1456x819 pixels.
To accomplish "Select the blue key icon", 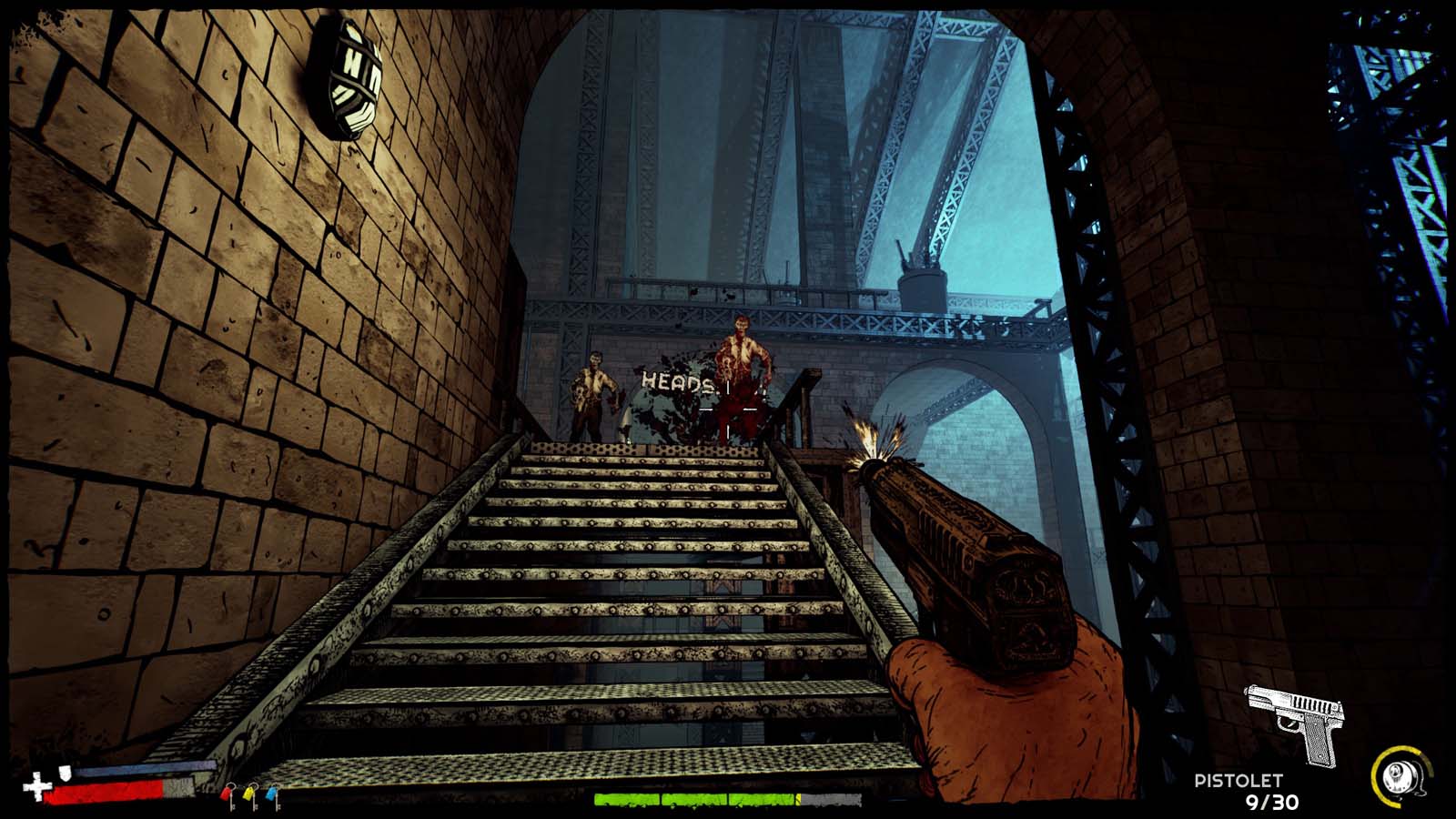I will tap(272, 795).
